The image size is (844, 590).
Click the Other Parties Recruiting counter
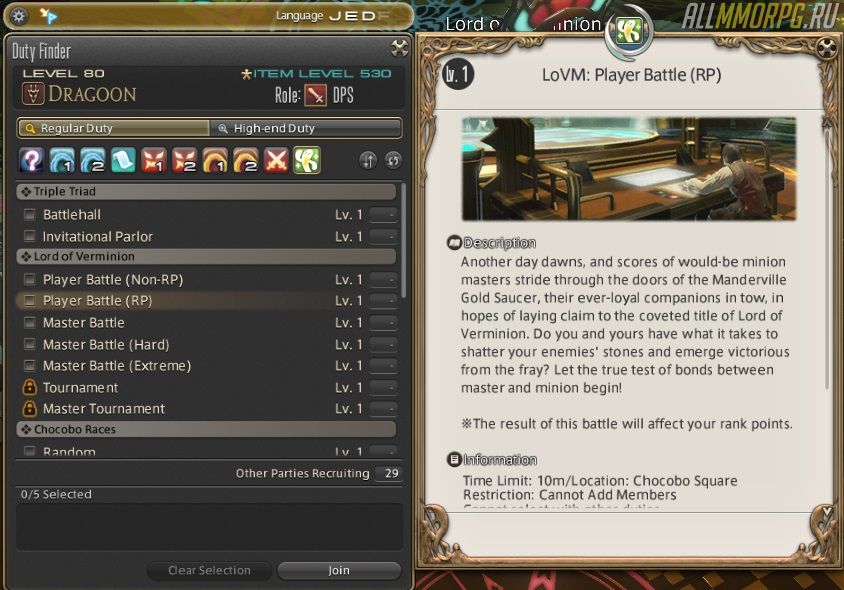(391, 473)
